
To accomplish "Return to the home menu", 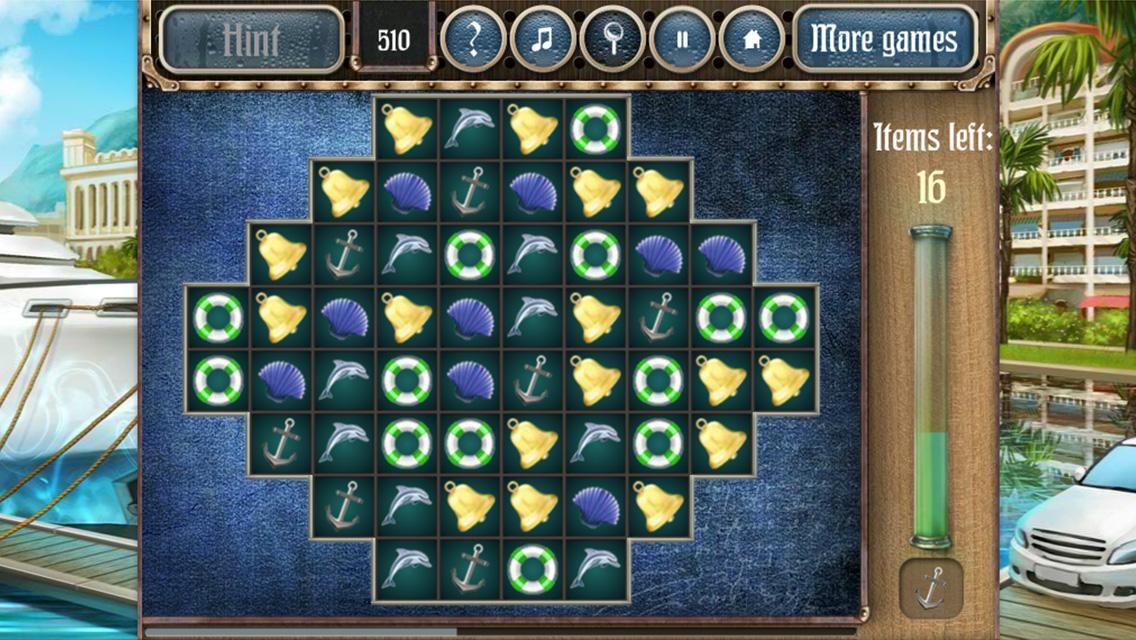I will (751, 40).
